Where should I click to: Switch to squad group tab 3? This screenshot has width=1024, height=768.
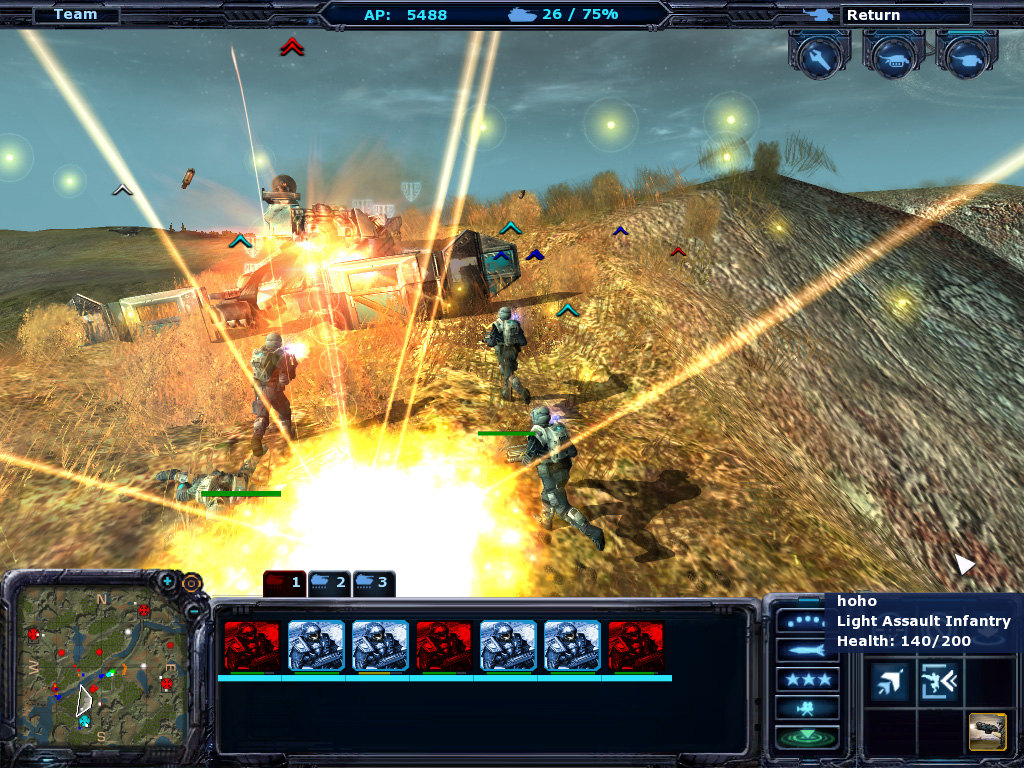point(373,582)
